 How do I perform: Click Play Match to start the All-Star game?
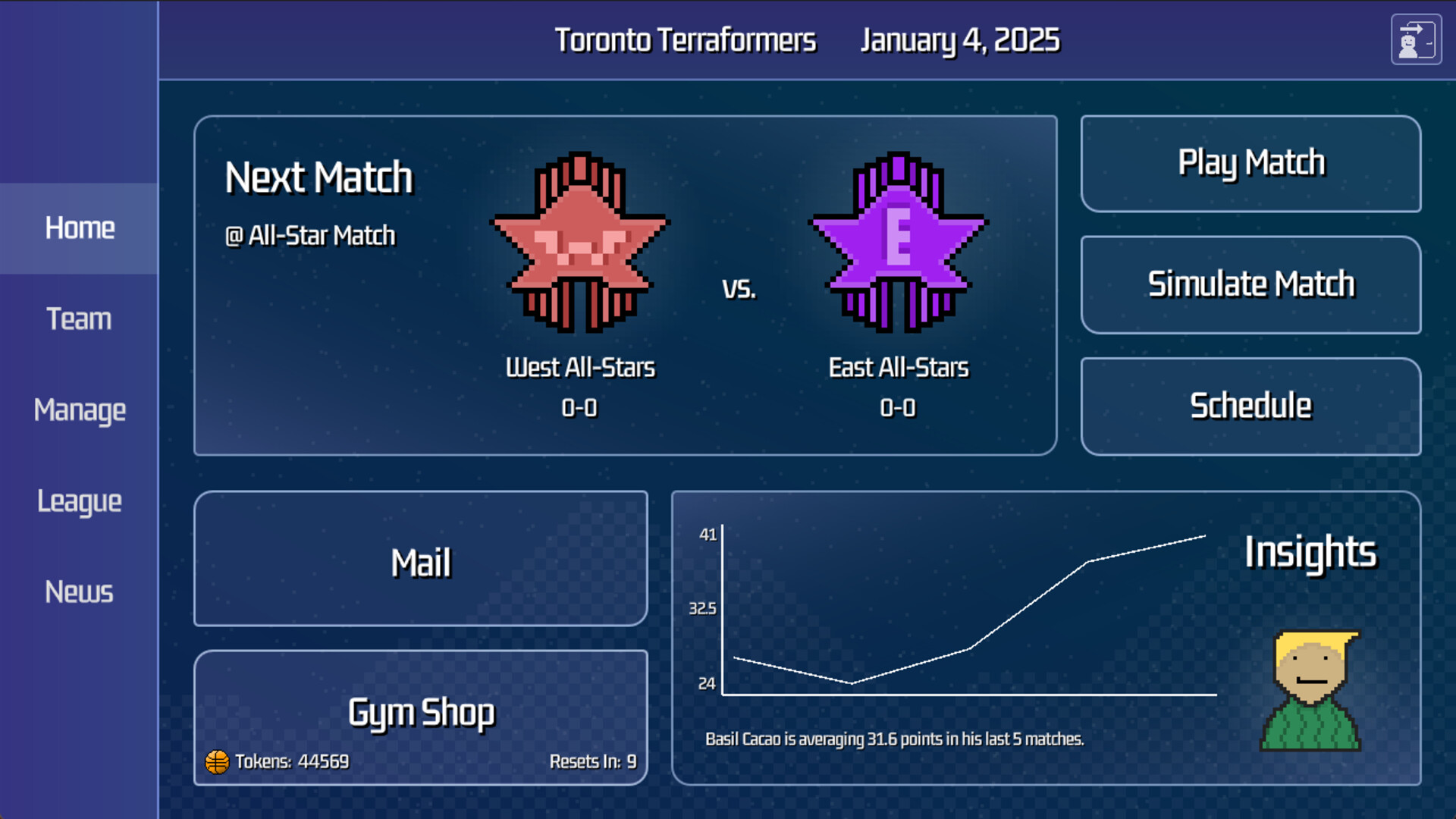tap(1250, 163)
